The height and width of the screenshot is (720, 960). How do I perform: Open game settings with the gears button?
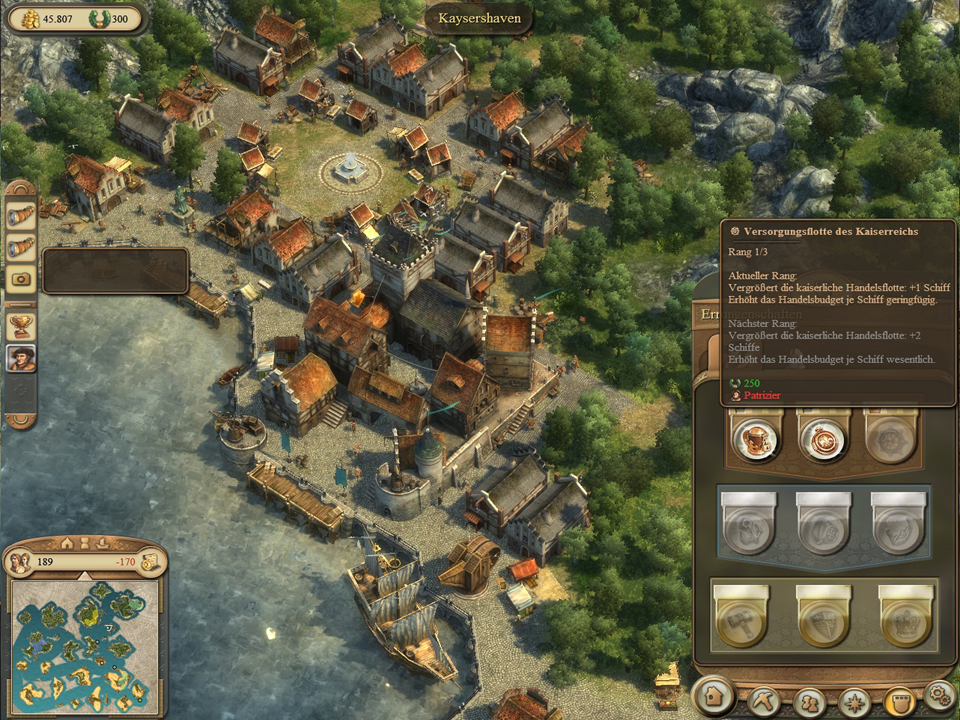[939, 693]
